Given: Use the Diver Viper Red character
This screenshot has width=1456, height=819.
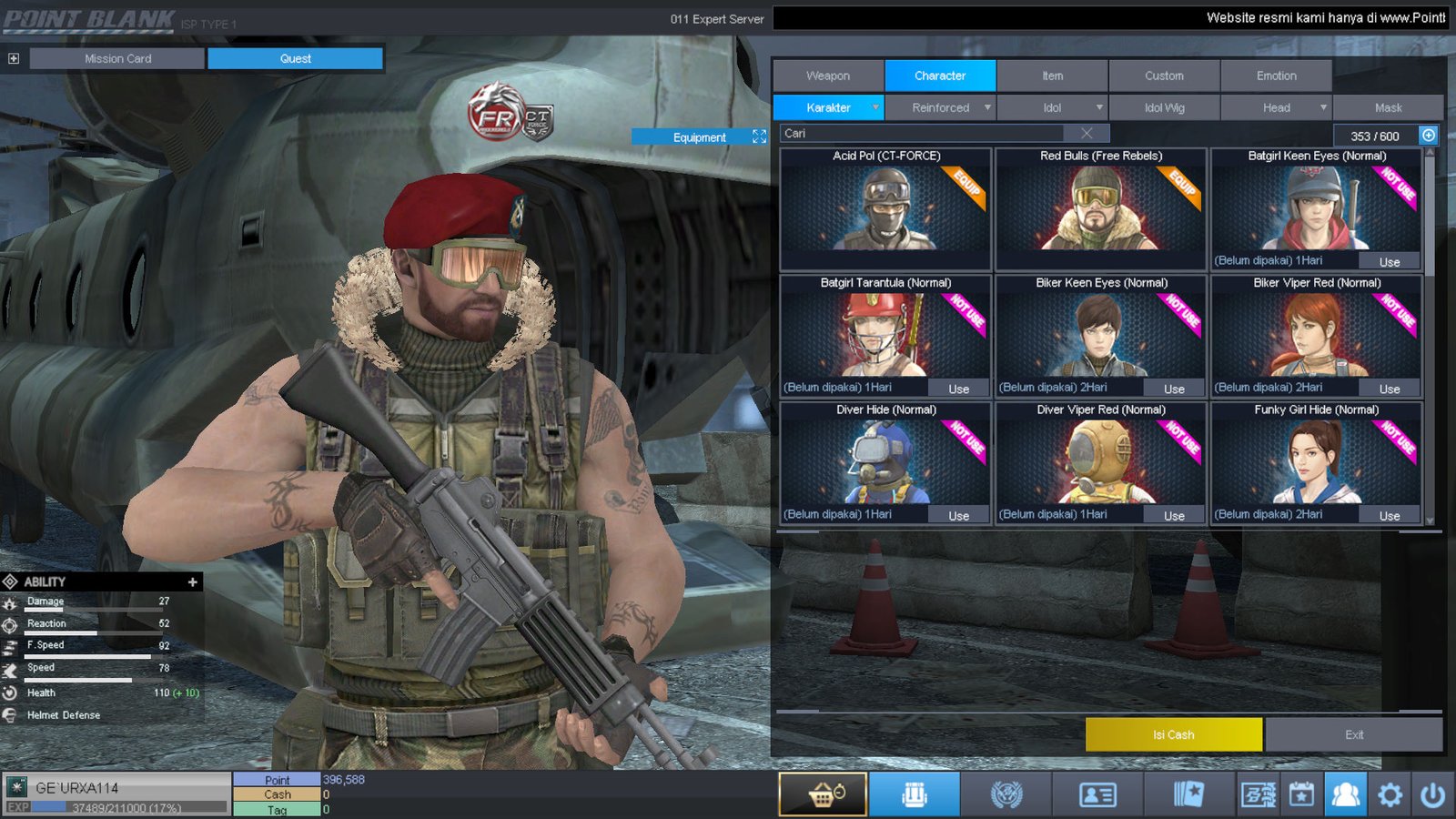Looking at the screenshot, I should (1174, 516).
